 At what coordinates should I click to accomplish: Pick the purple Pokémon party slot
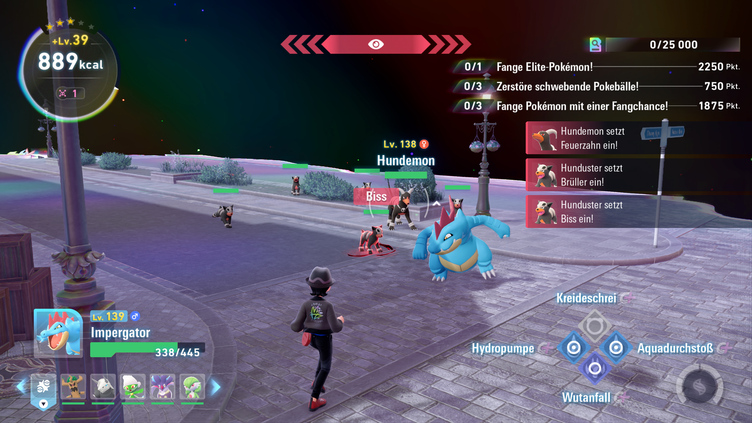(x=162, y=388)
